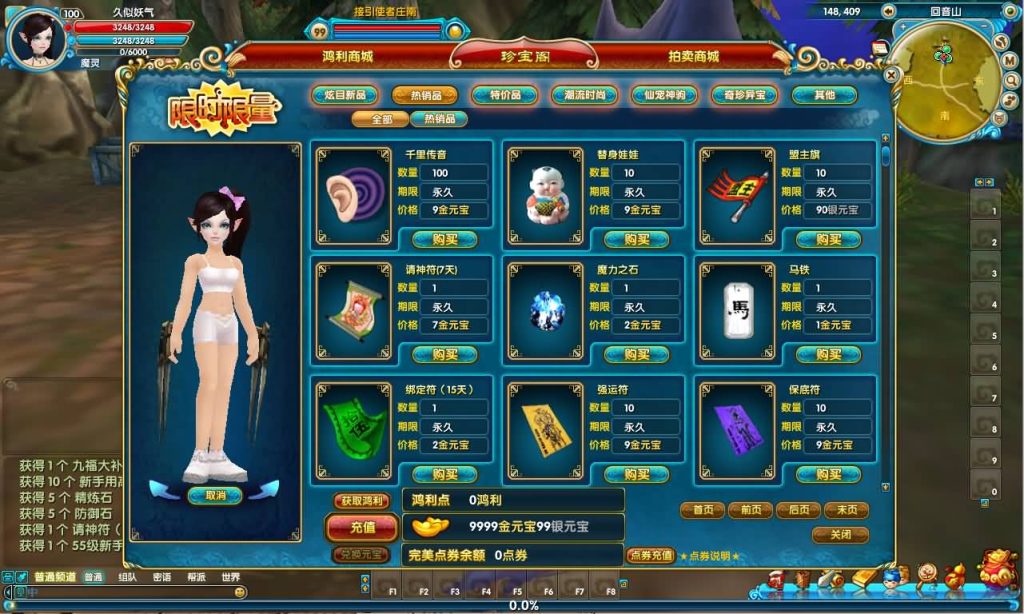Go to the 后页 next page
Image resolution: width=1024 pixels, height=614 pixels.
[798, 510]
